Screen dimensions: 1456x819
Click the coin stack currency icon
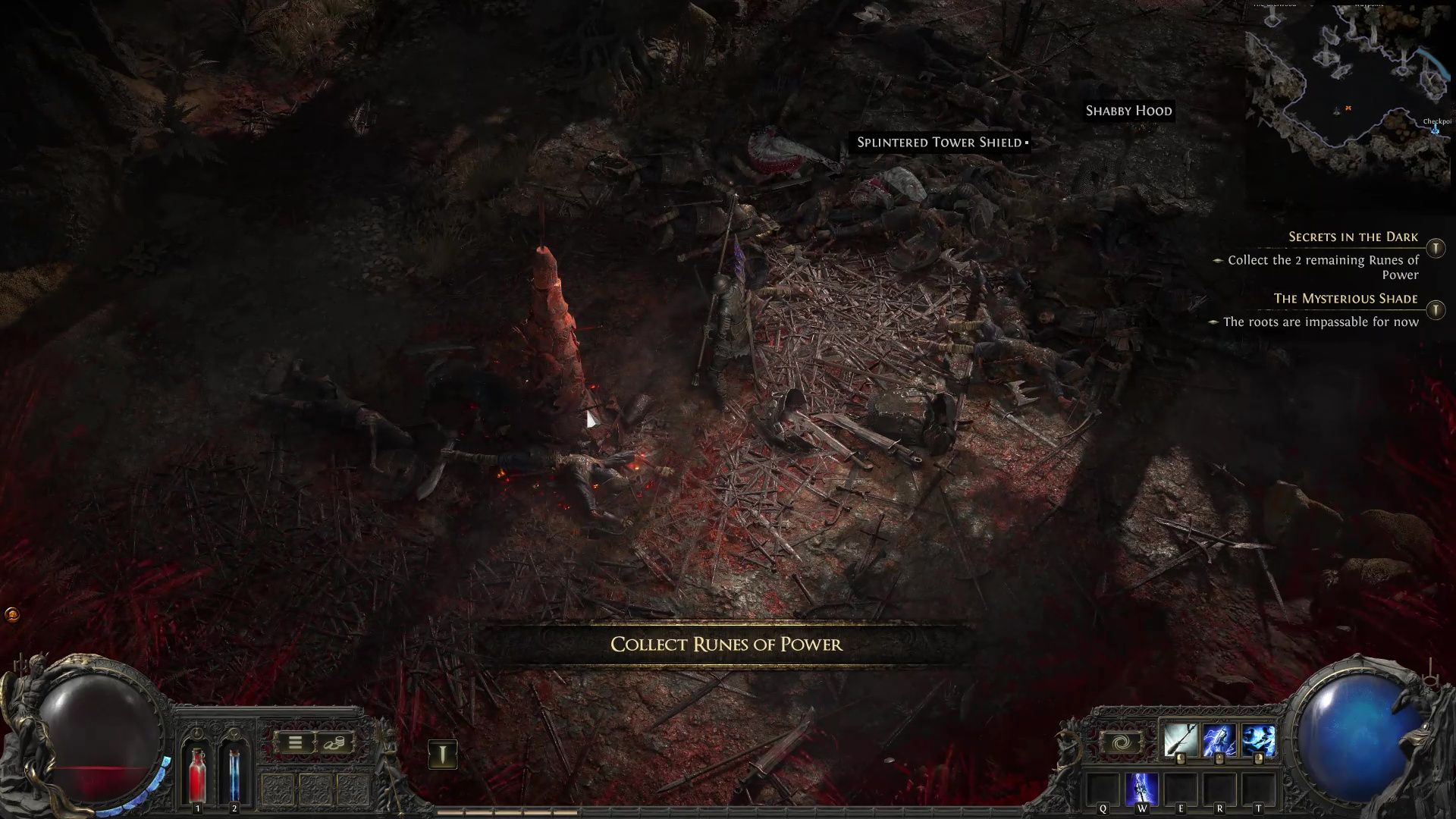[x=337, y=744]
